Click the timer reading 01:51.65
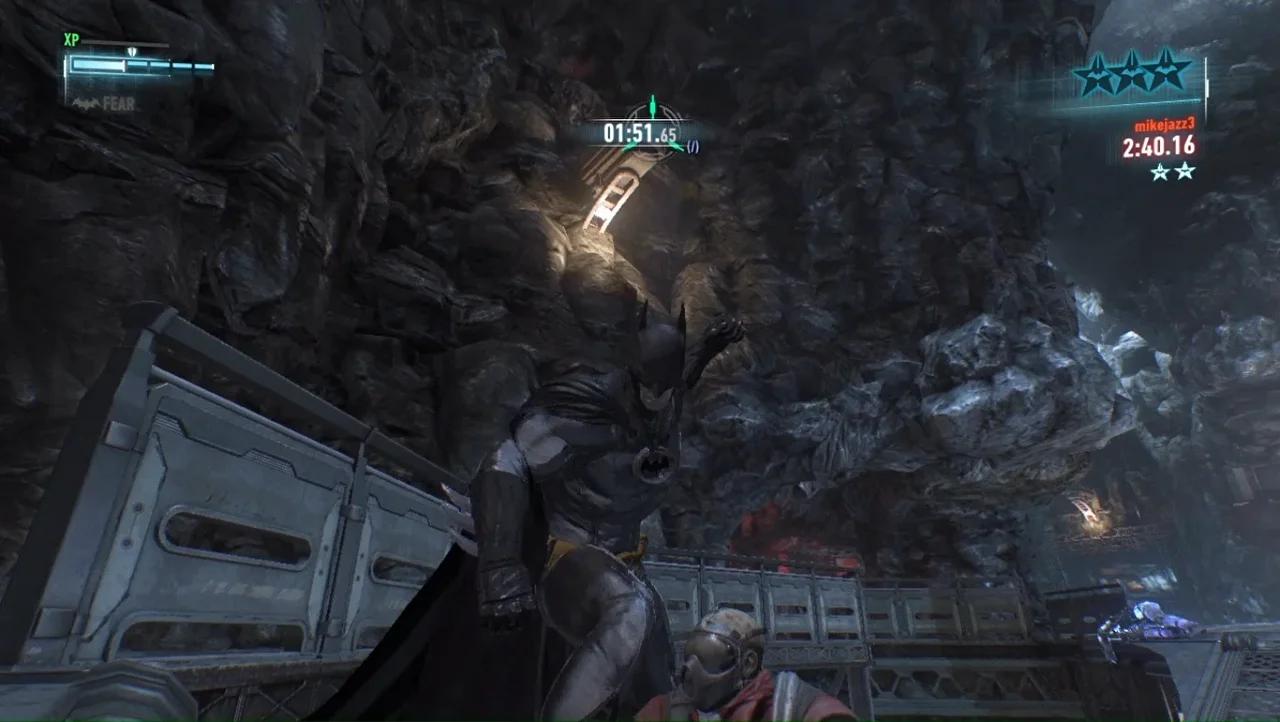The height and width of the screenshot is (722, 1280). [640, 132]
